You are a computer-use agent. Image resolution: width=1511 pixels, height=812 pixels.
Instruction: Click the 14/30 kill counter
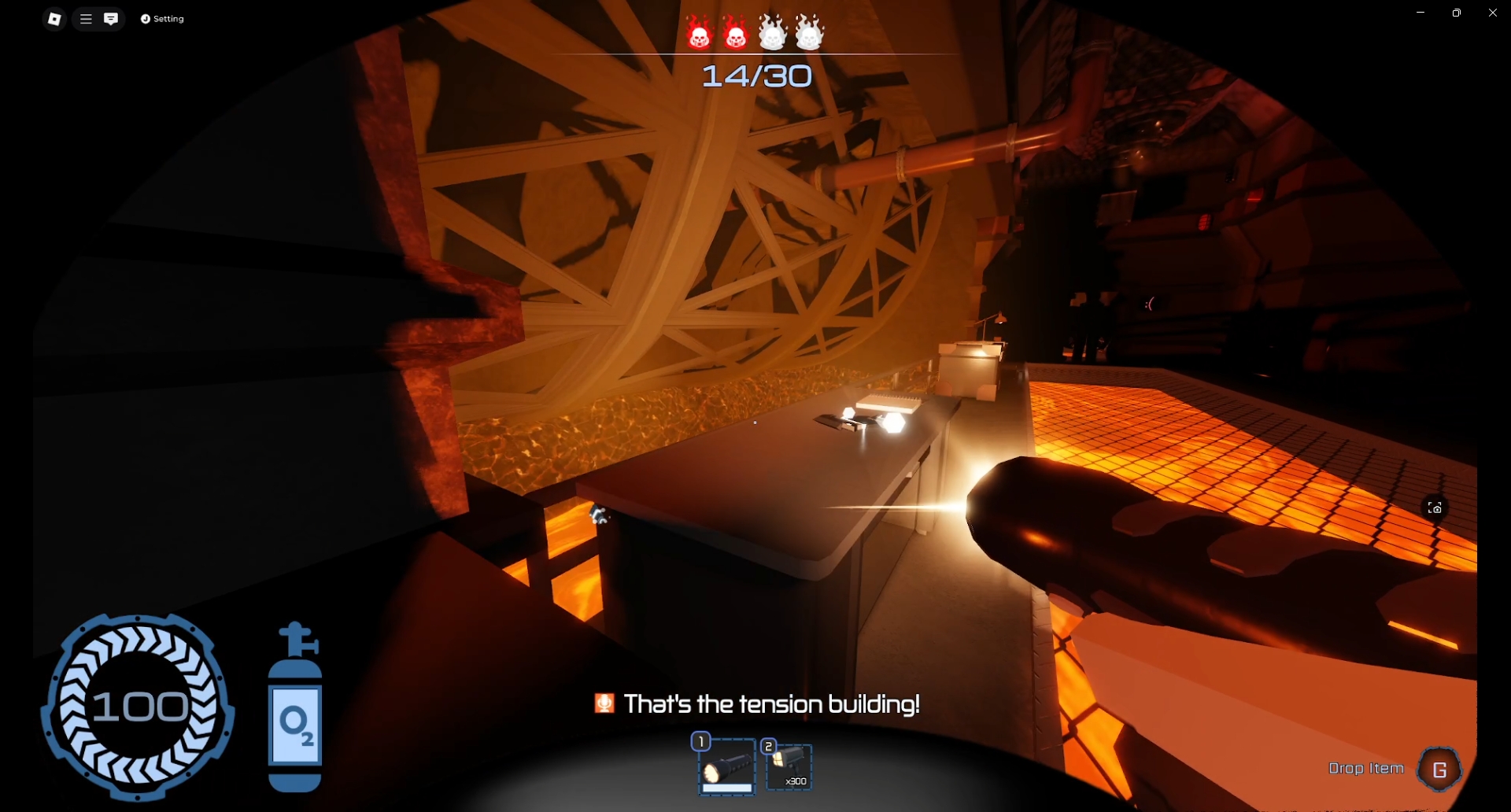pyautogui.click(x=755, y=76)
